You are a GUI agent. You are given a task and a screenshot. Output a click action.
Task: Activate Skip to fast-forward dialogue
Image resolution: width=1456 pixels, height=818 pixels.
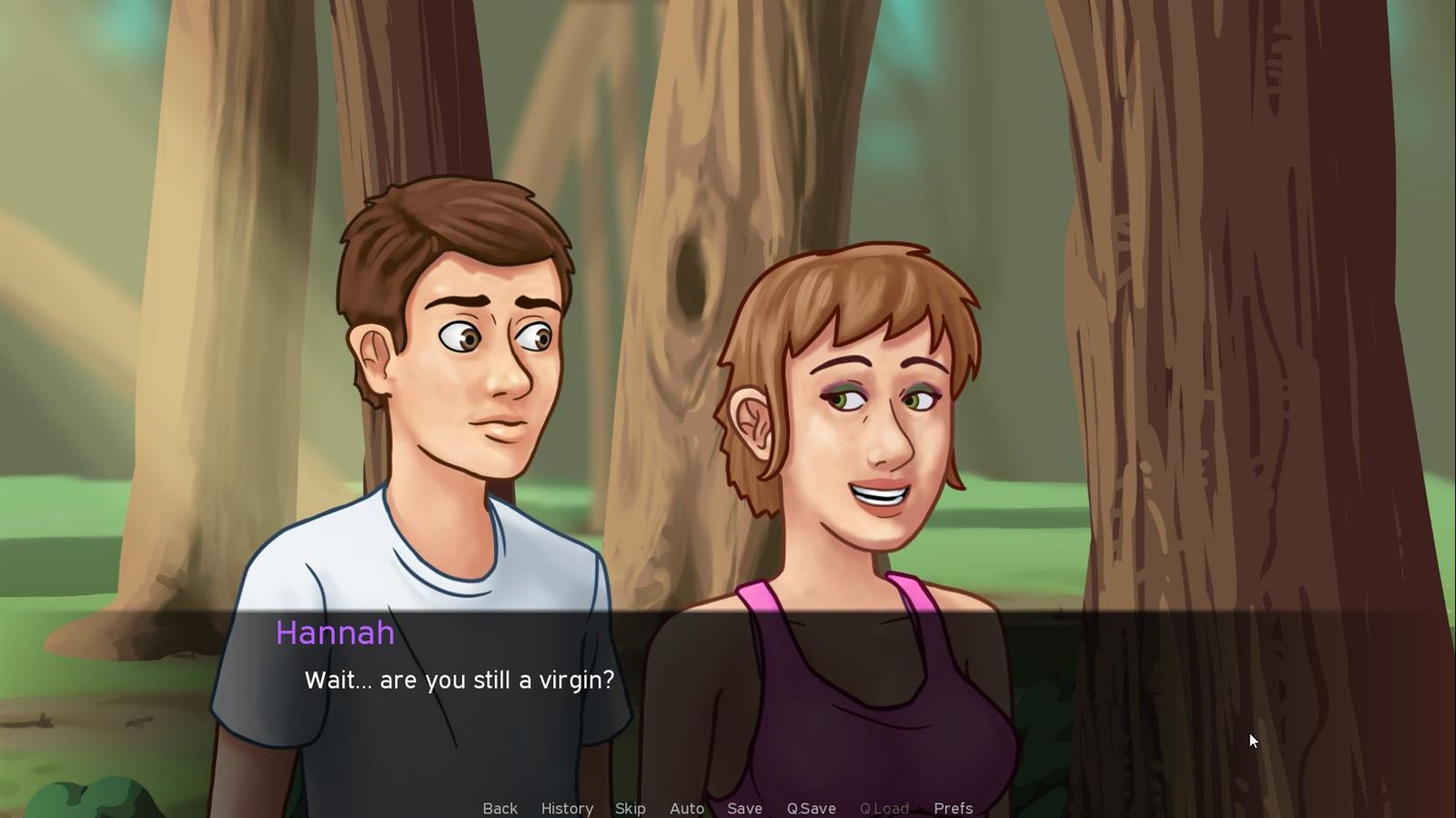coord(630,808)
